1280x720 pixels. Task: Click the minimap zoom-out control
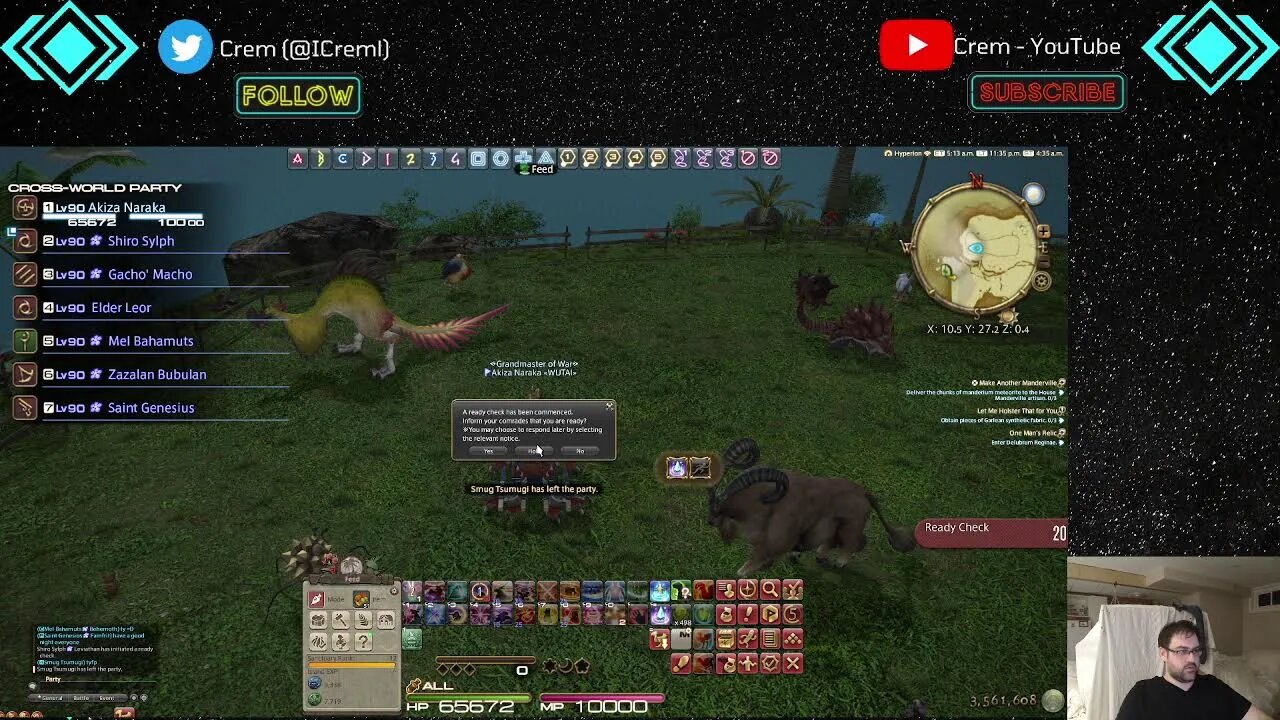coord(1044,260)
